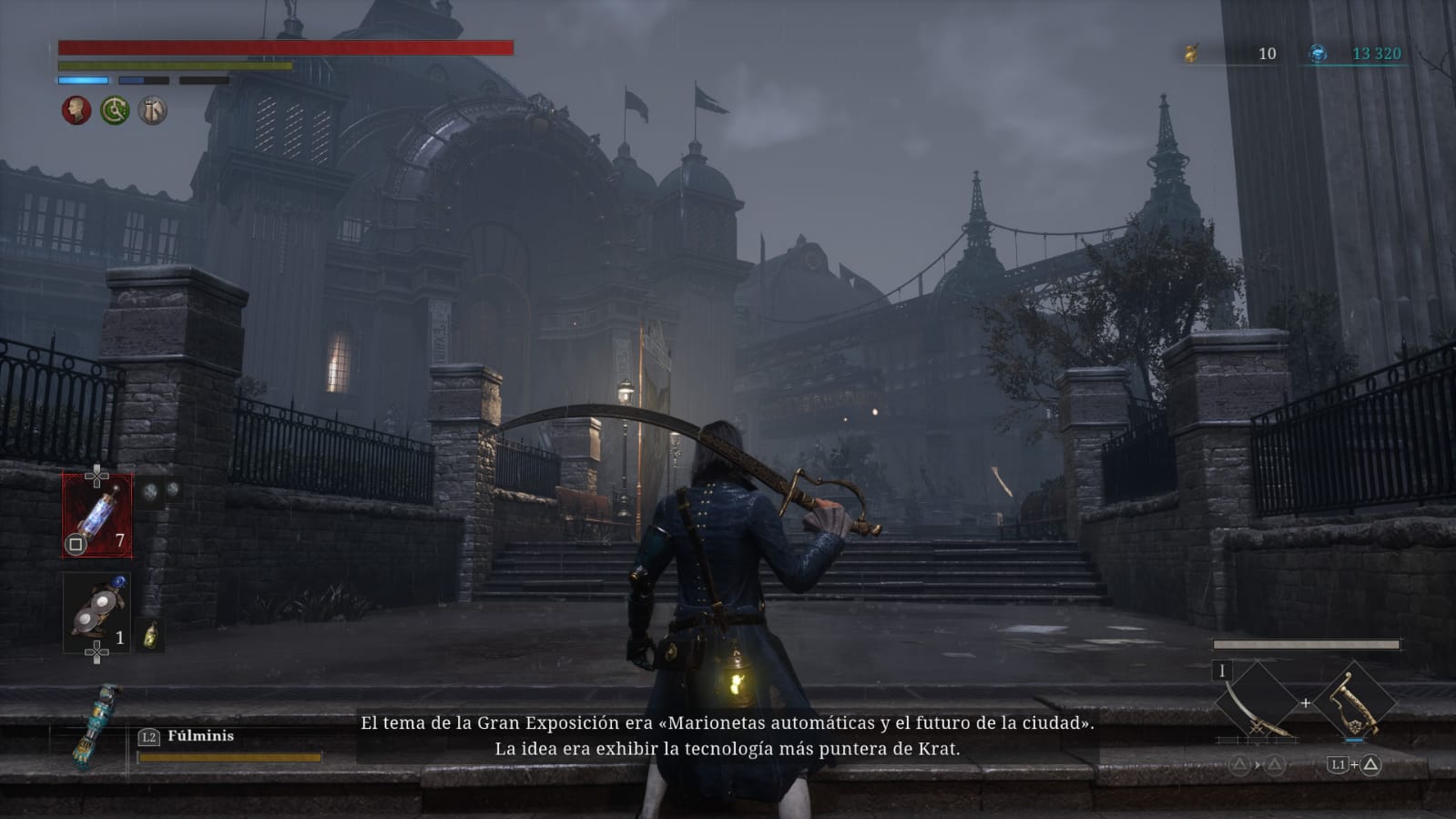Click the green circular buff icon

click(115, 111)
